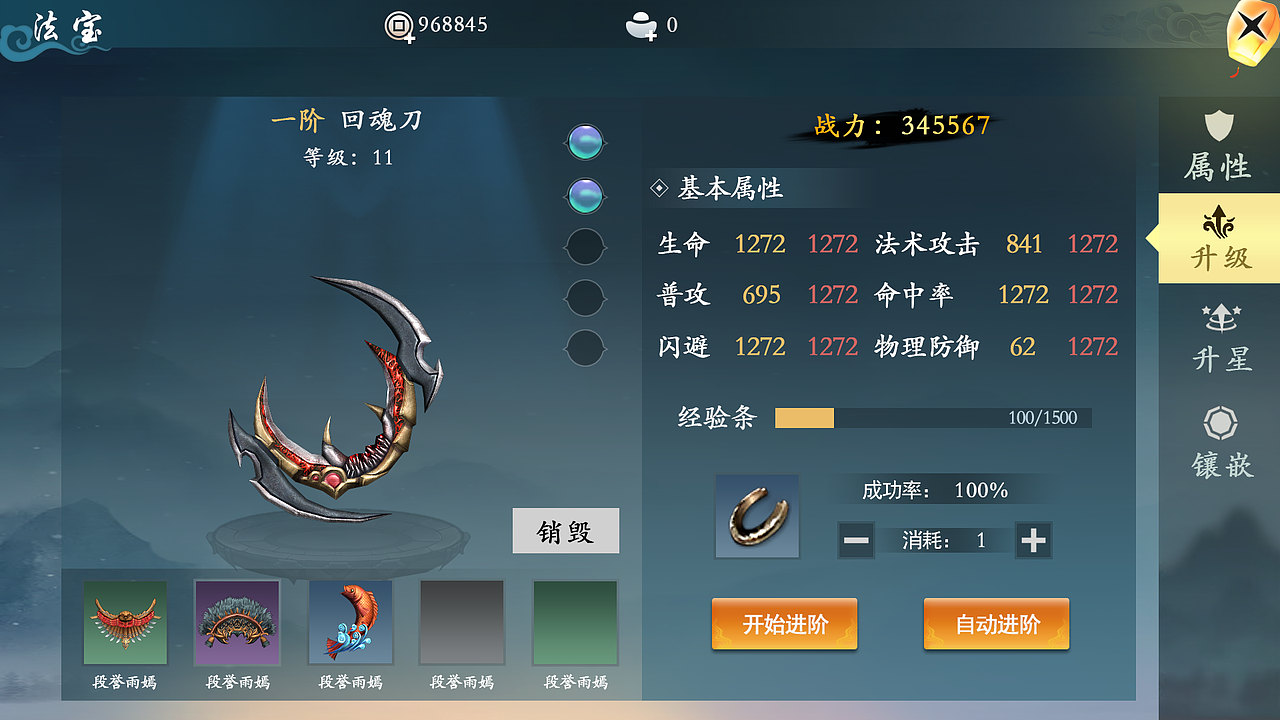Select the topmost empty dark orb slot

[x=585, y=246]
